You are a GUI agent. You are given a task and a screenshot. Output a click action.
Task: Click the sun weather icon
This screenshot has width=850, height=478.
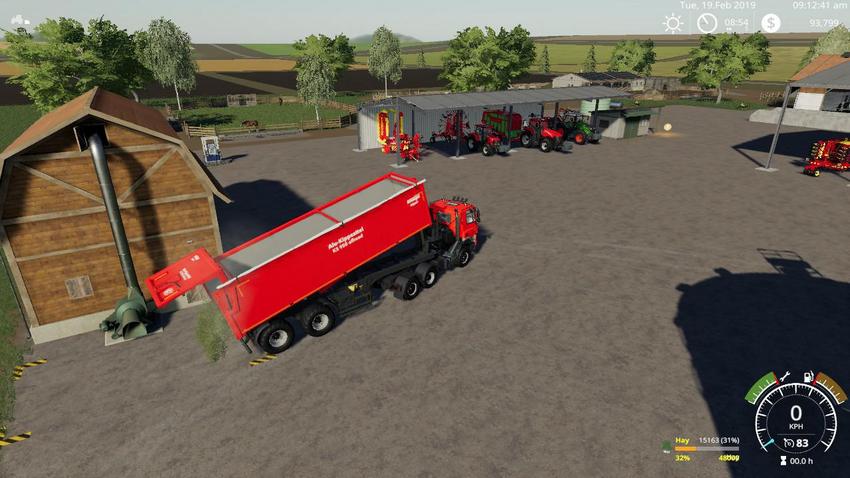coord(673,22)
